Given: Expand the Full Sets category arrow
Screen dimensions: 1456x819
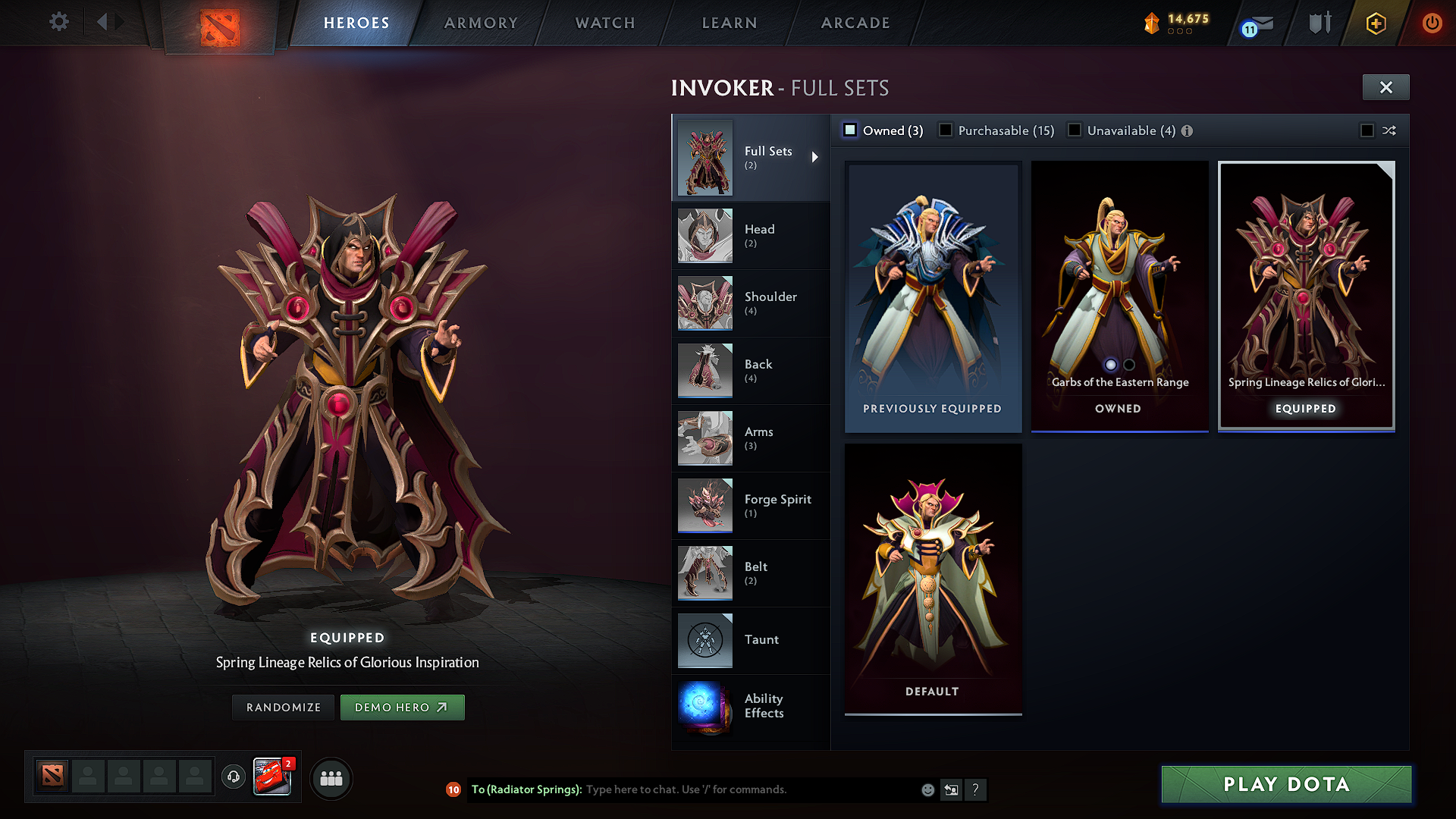Looking at the screenshot, I should (816, 157).
